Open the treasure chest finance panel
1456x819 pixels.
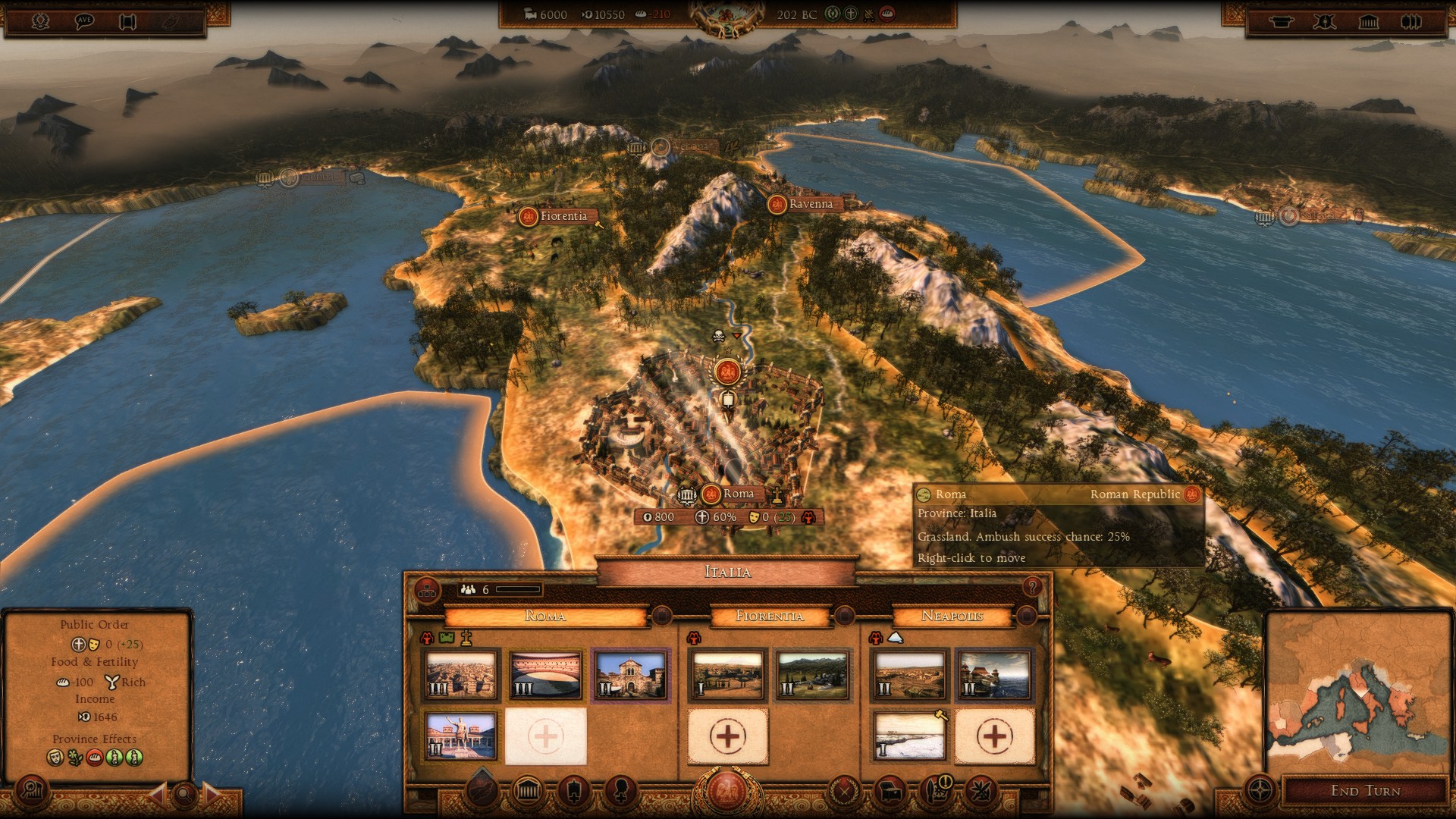click(891, 792)
